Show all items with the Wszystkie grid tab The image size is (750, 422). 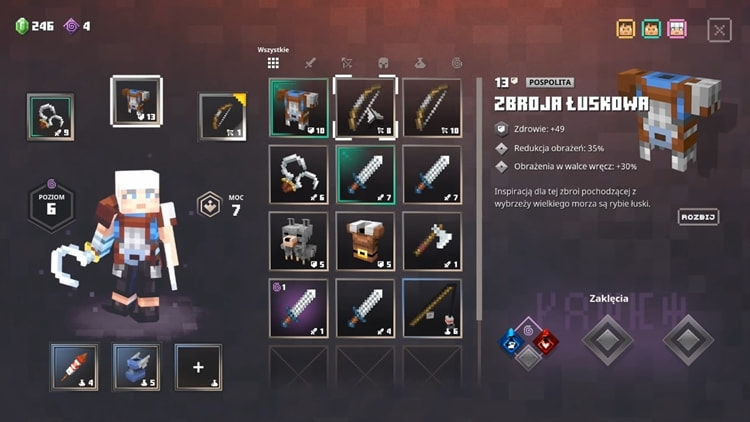point(273,63)
